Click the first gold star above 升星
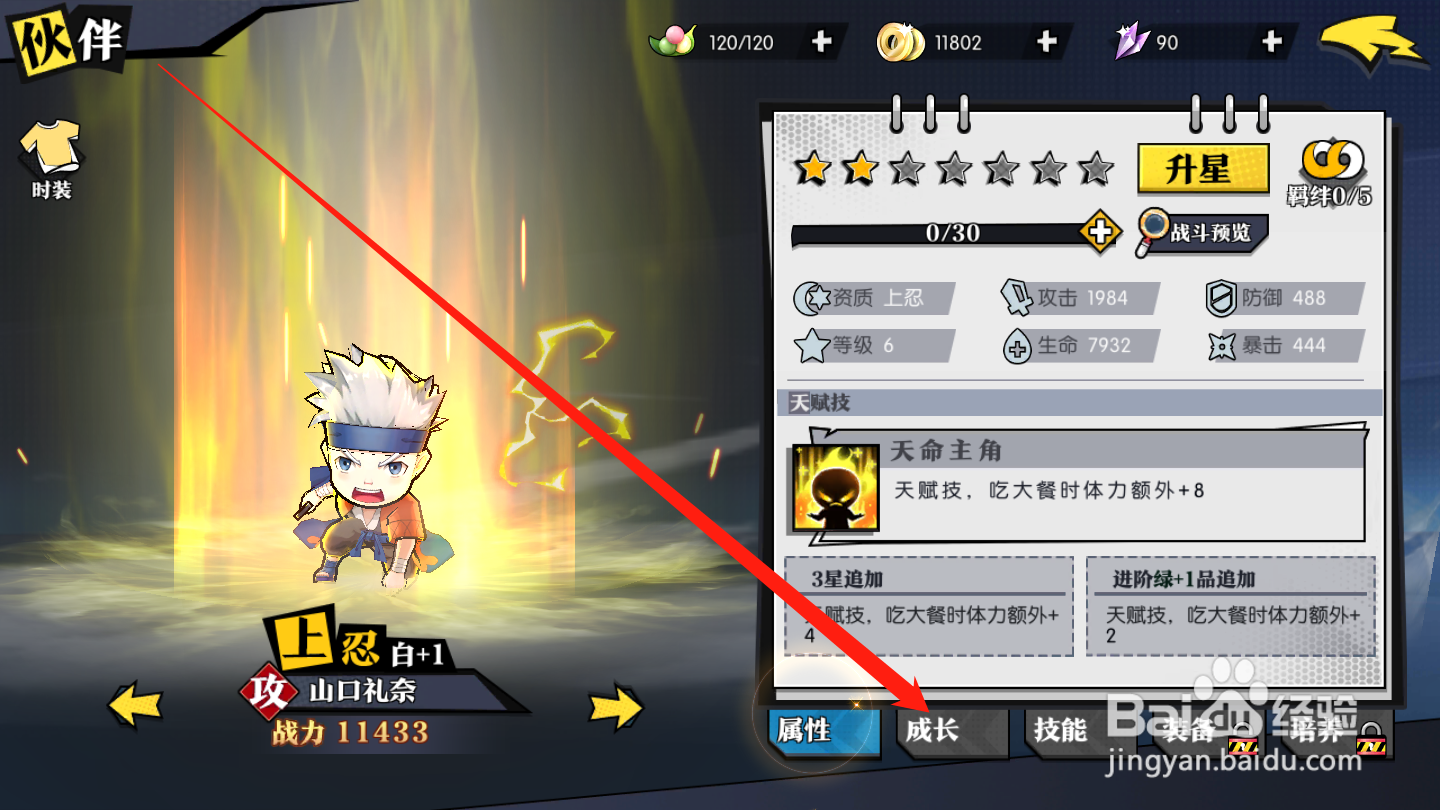 click(813, 169)
